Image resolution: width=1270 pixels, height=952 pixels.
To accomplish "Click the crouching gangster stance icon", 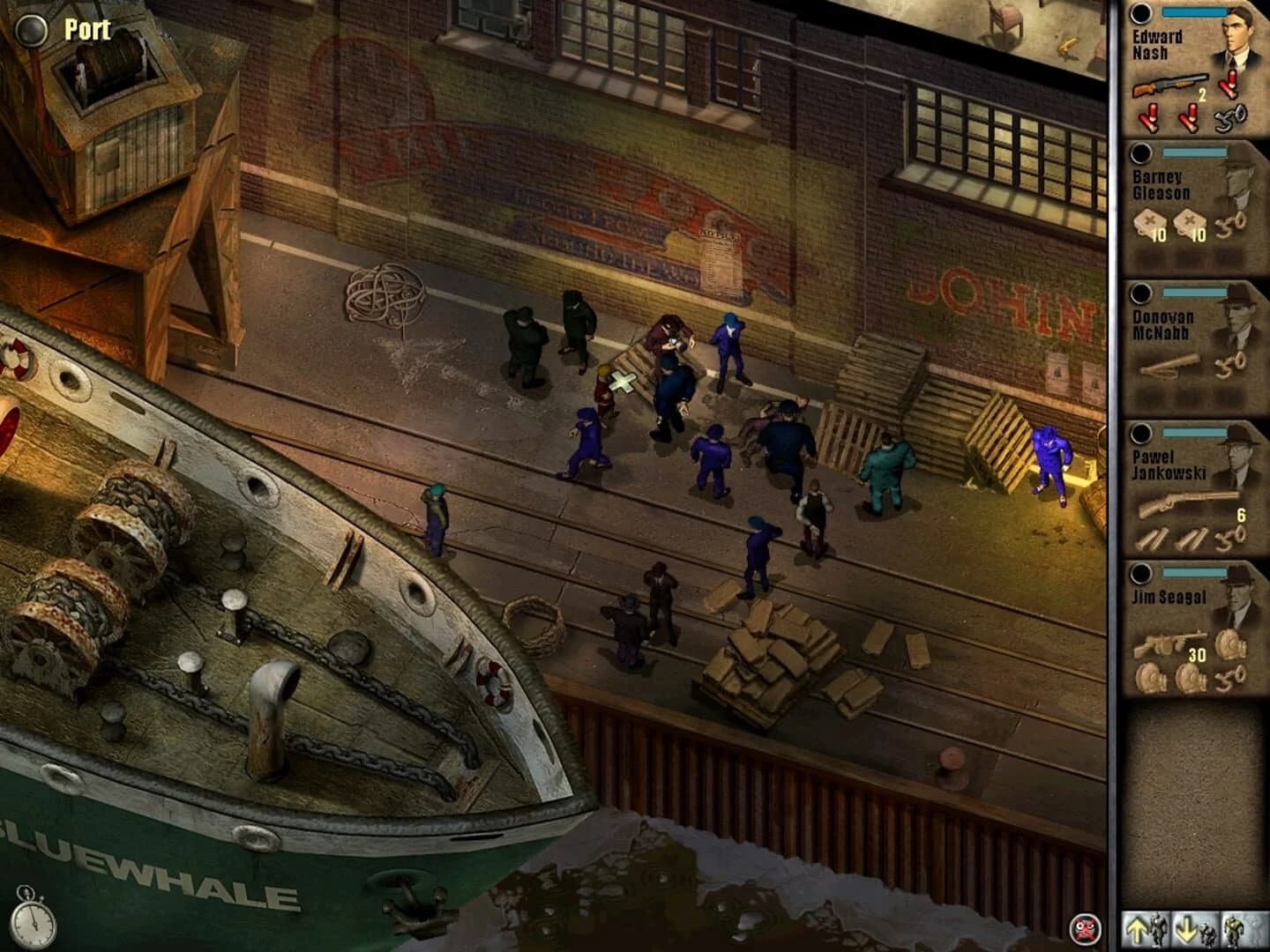I will 1195,928.
